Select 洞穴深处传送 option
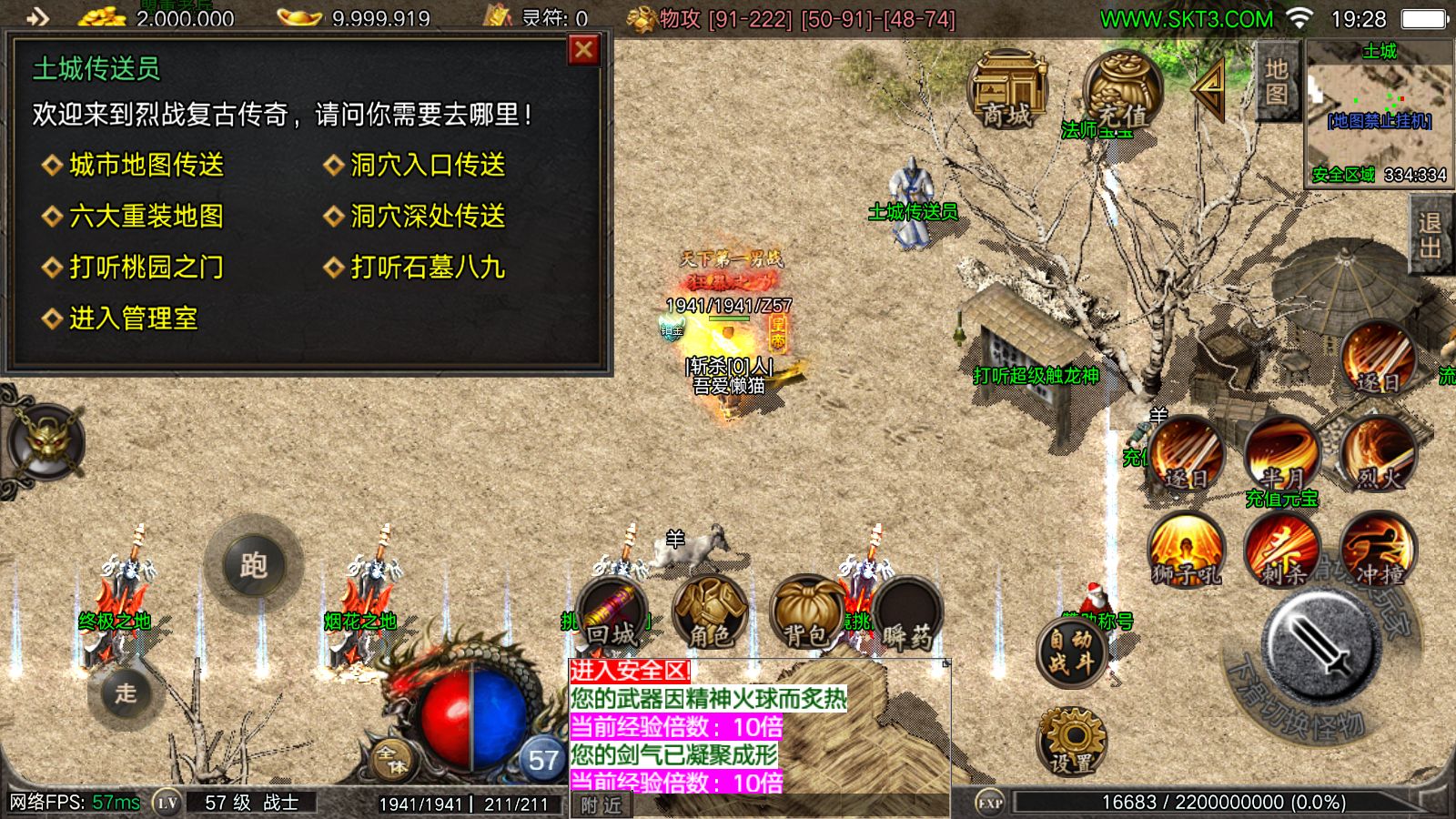1456x819 pixels. (x=427, y=216)
